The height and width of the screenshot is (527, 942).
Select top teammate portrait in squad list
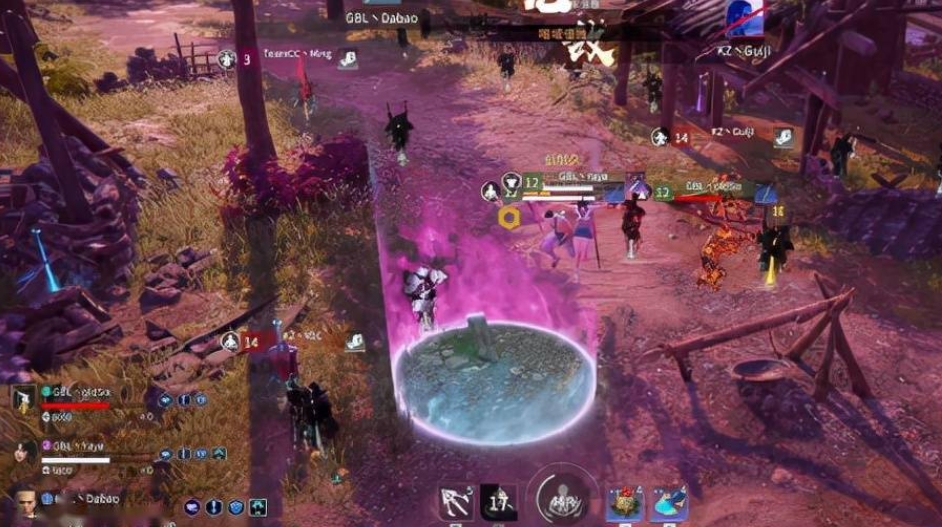click(x=24, y=398)
